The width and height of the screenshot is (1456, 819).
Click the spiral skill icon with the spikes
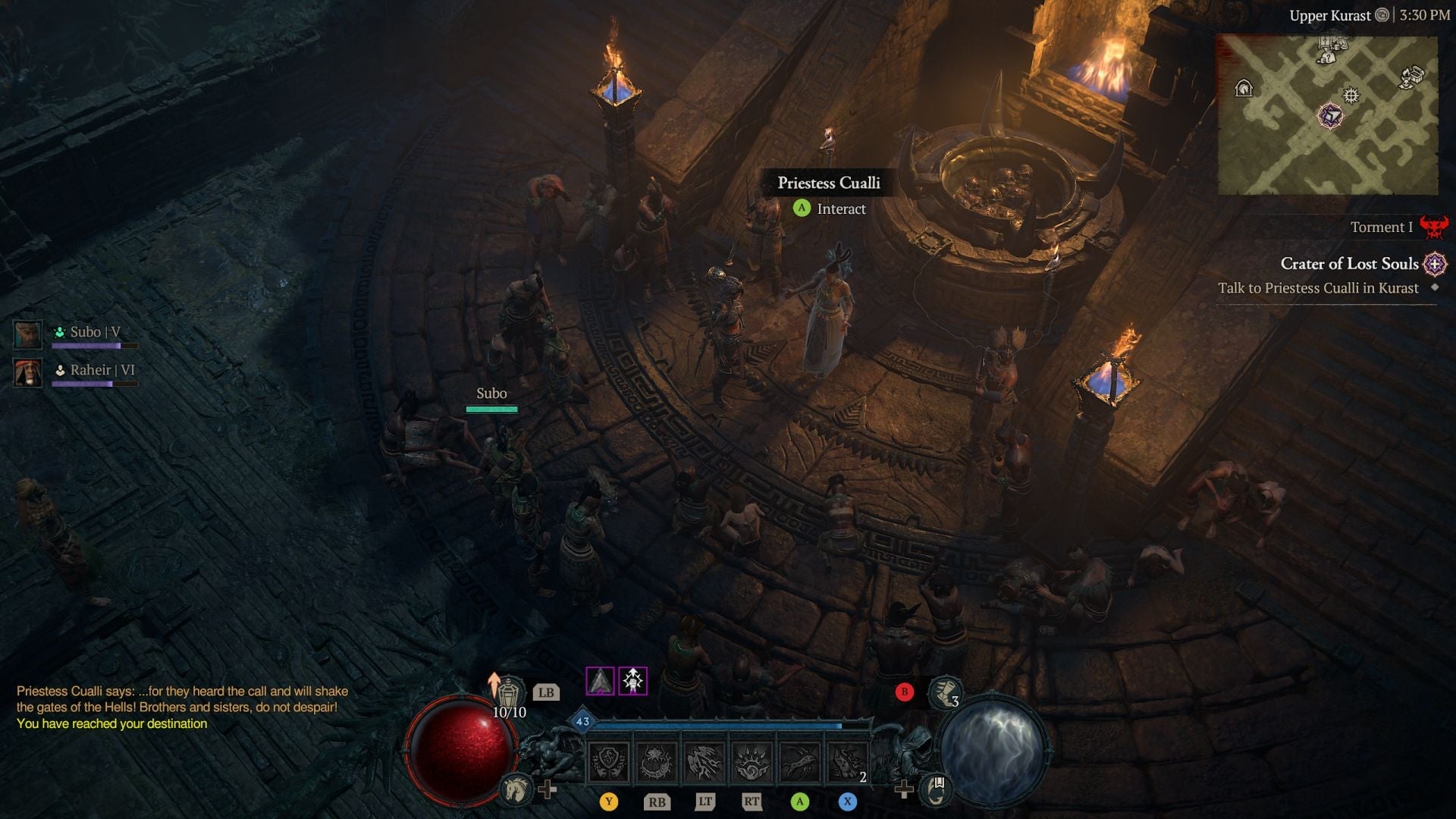pos(751,761)
